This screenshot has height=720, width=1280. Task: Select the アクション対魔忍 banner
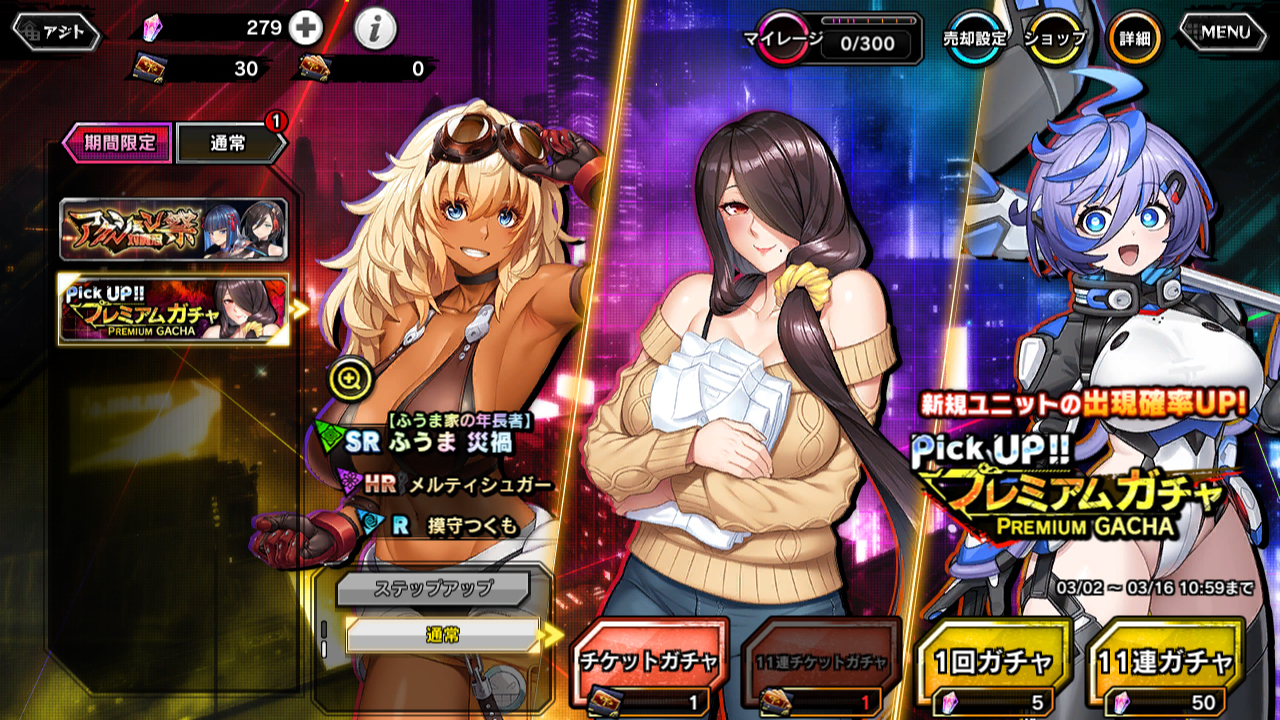click(173, 229)
